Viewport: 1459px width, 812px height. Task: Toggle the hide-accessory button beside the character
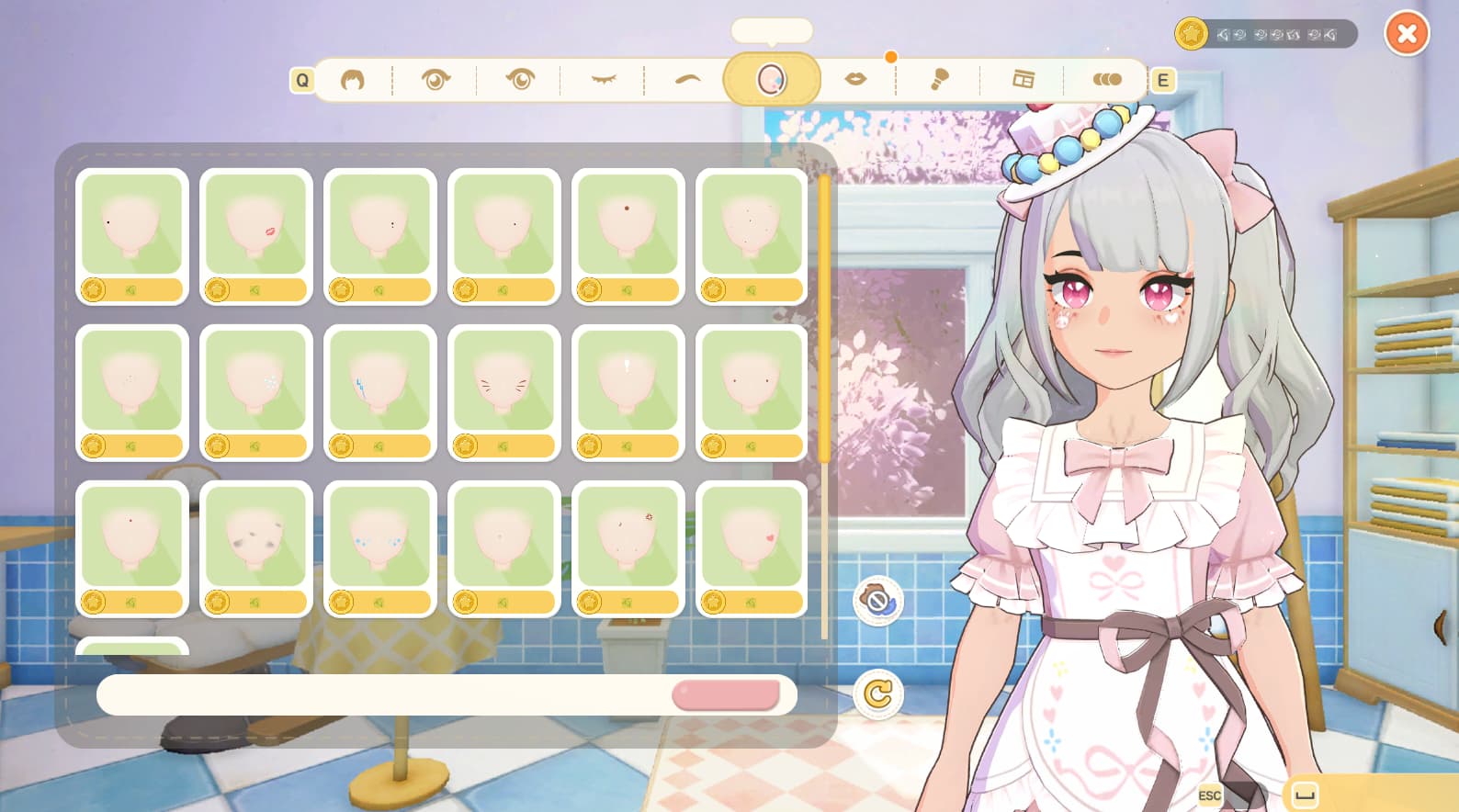coord(878,601)
